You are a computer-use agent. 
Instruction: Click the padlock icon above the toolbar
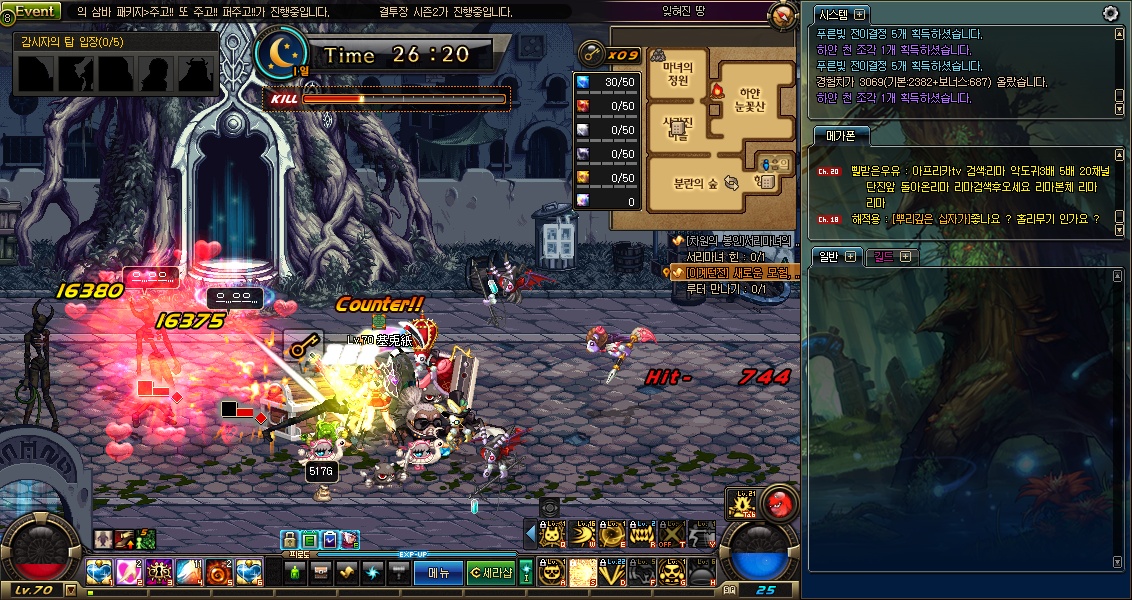[290, 540]
